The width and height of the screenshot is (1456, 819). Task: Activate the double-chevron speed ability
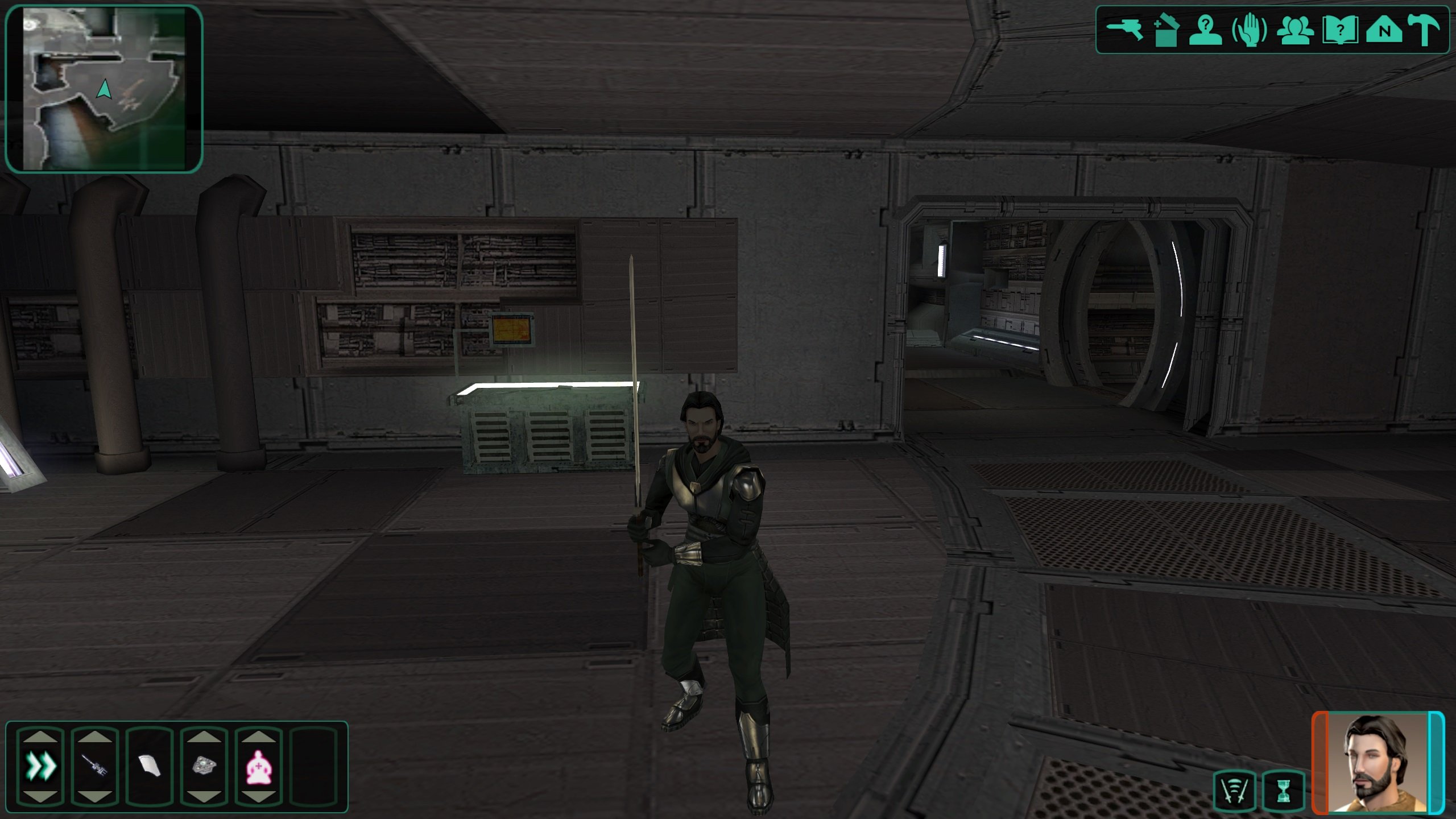pyautogui.click(x=41, y=766)
